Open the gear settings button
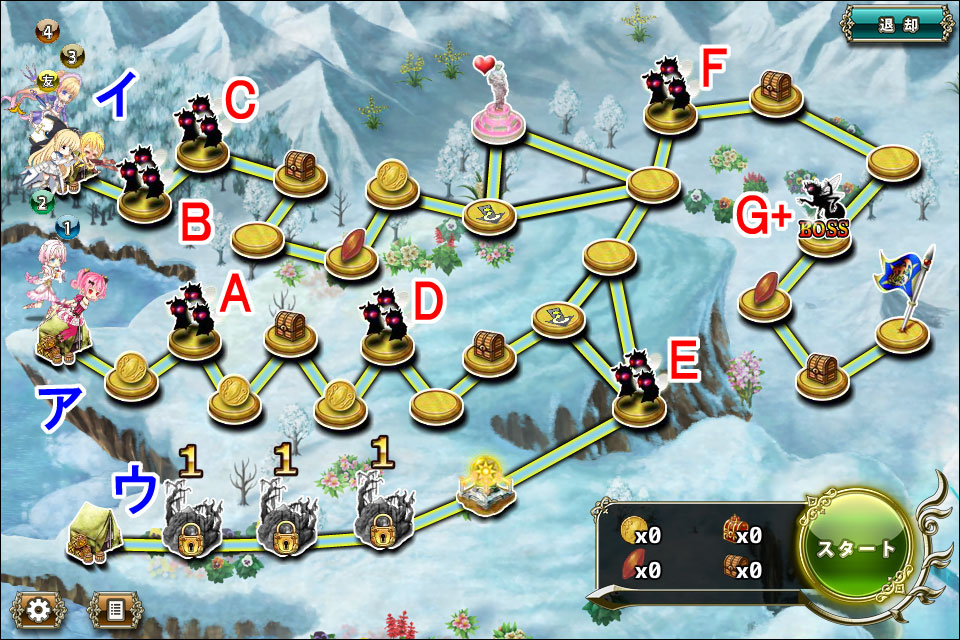Image resolution: width=960 pixels, height=640 pixels. tap(40, 609)
